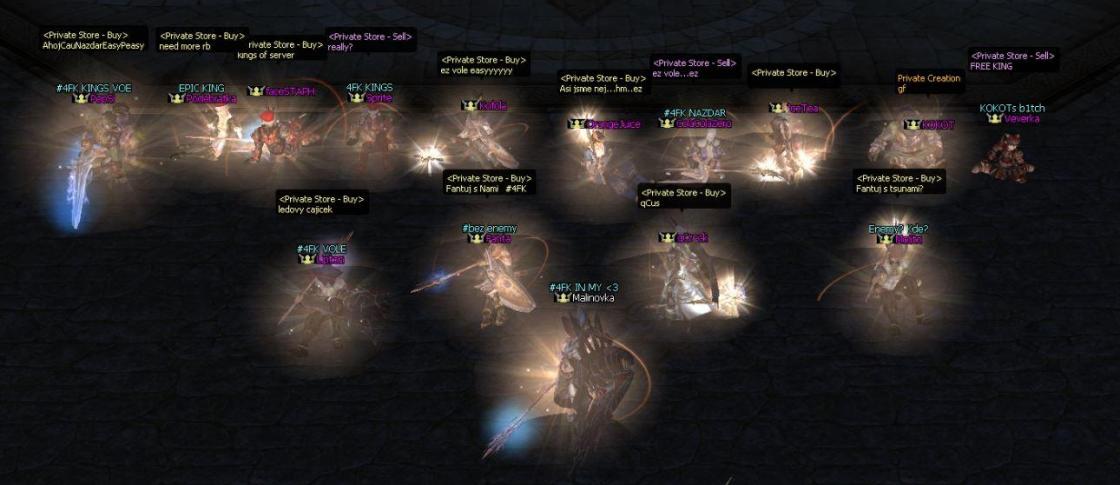Select the 'Fantuj s tsunami?' buy store
1120x485 pixels.
(x=899, y=183)
